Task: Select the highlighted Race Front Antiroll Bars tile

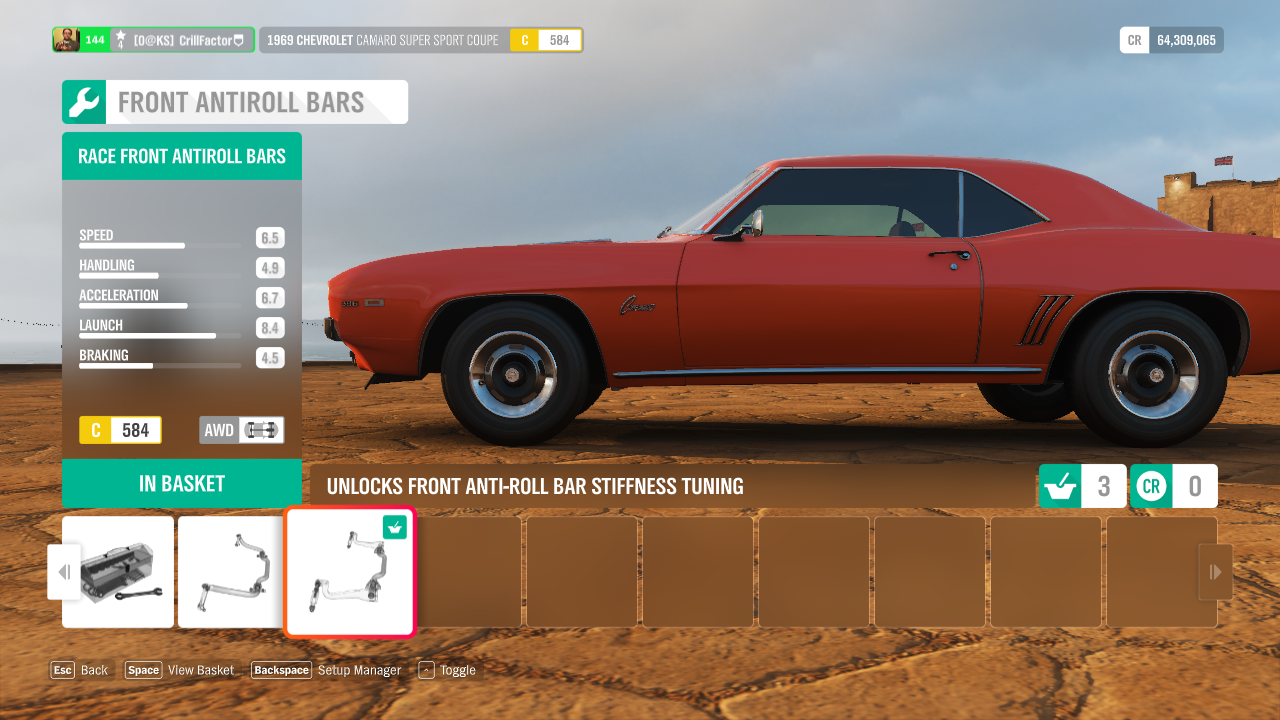Action: tap(349, 572)
